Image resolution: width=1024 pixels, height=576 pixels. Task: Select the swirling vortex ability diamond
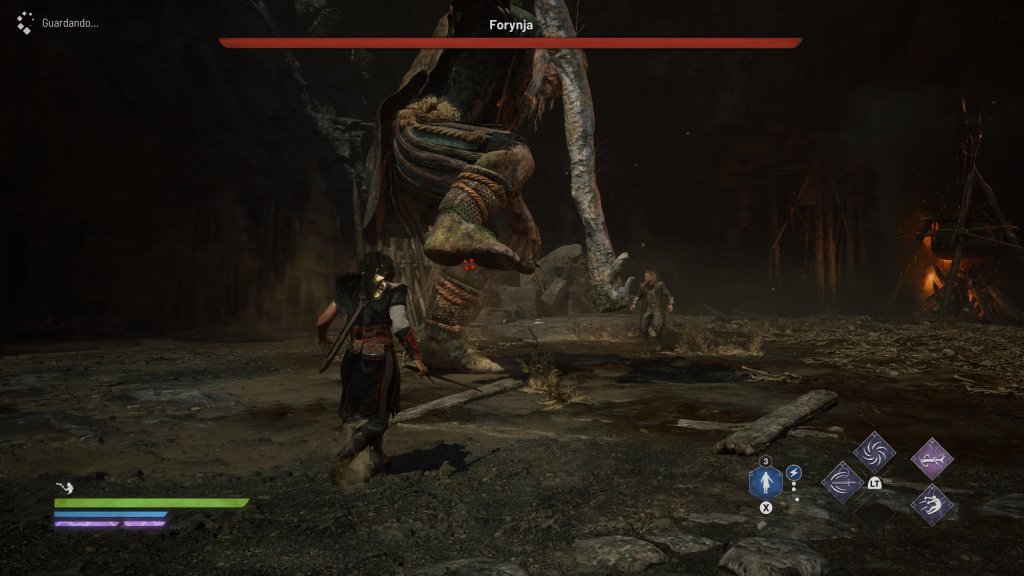tap(874, 452)
